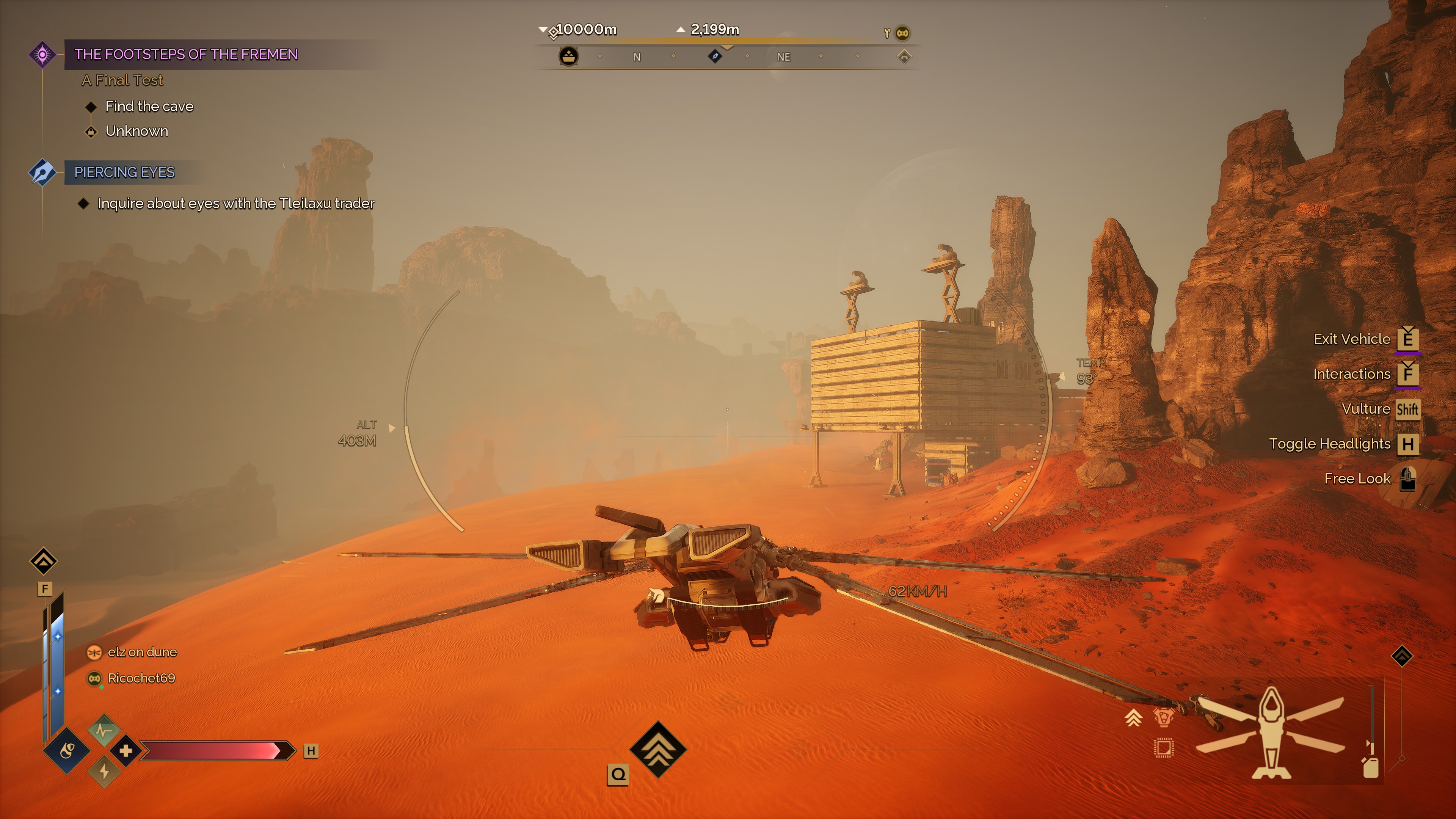The height and width of the screenshot is (819, 1456).
Task: Click the health cross icon
Action: [x=126, y=751]
